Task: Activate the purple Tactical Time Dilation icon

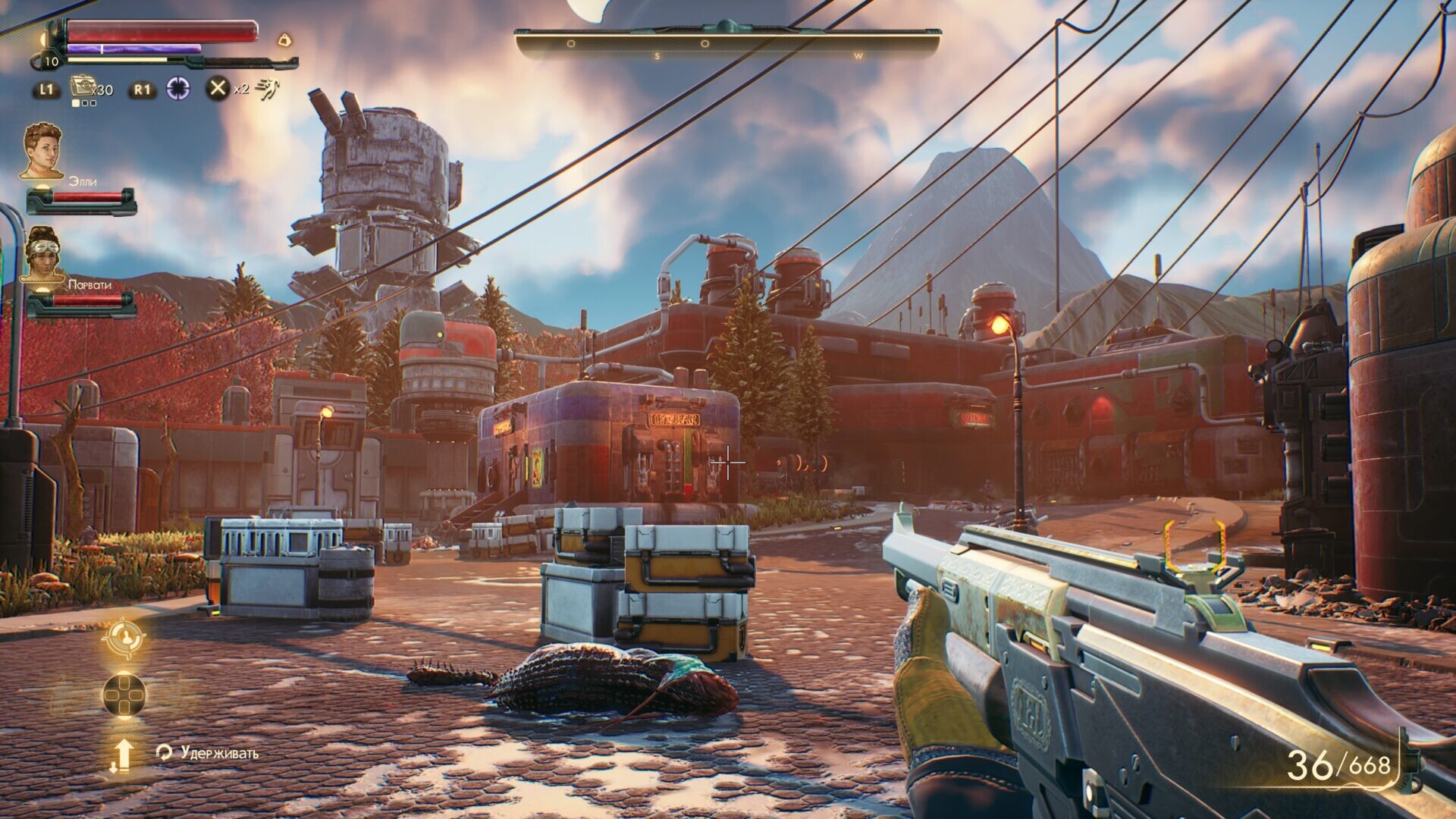Action: [179, 89]
